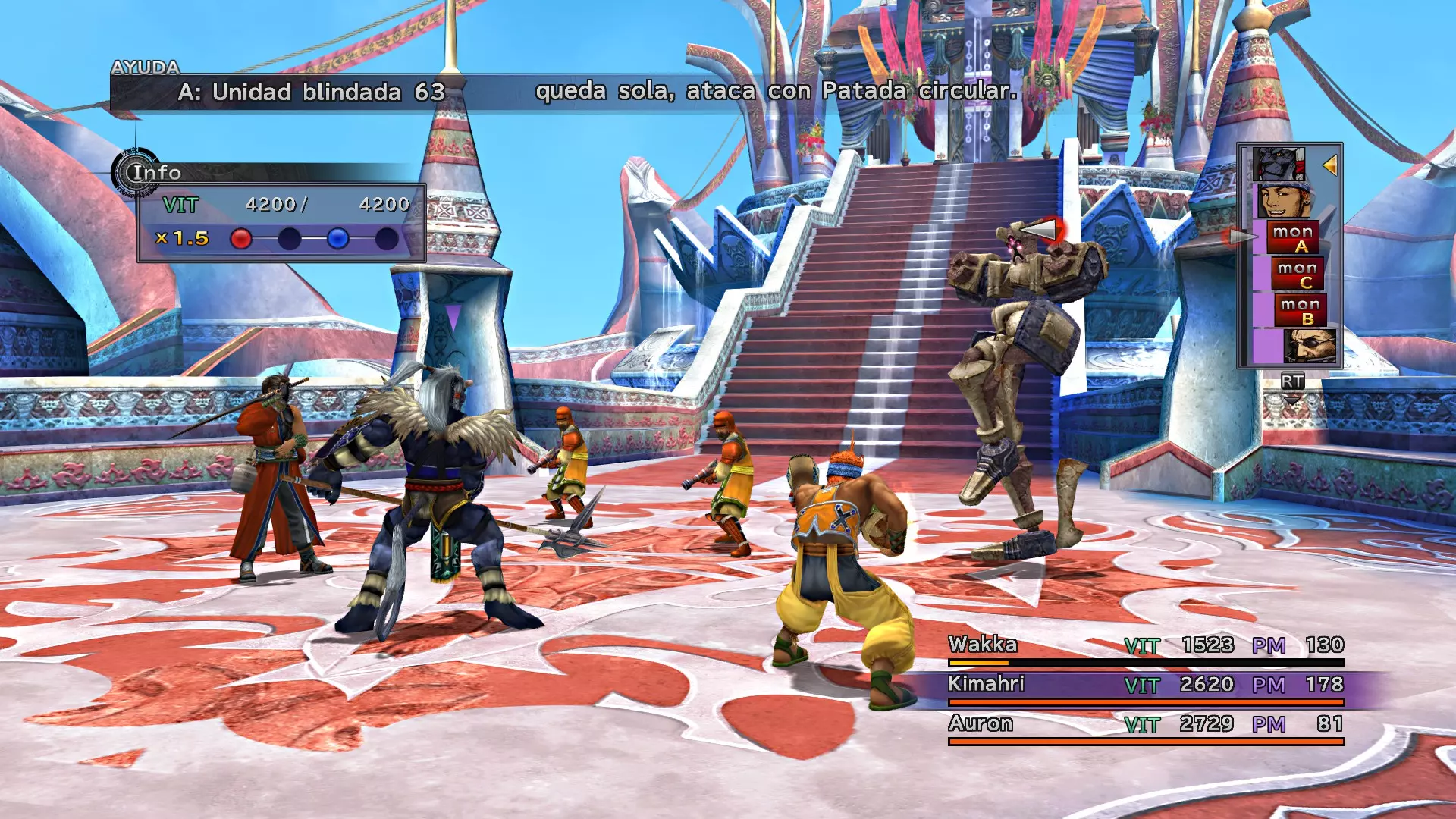The height and width of the screenshot is (819, 1456).
Task: Select Wakka's portrait in the turn order
Action: point(1283,201)
